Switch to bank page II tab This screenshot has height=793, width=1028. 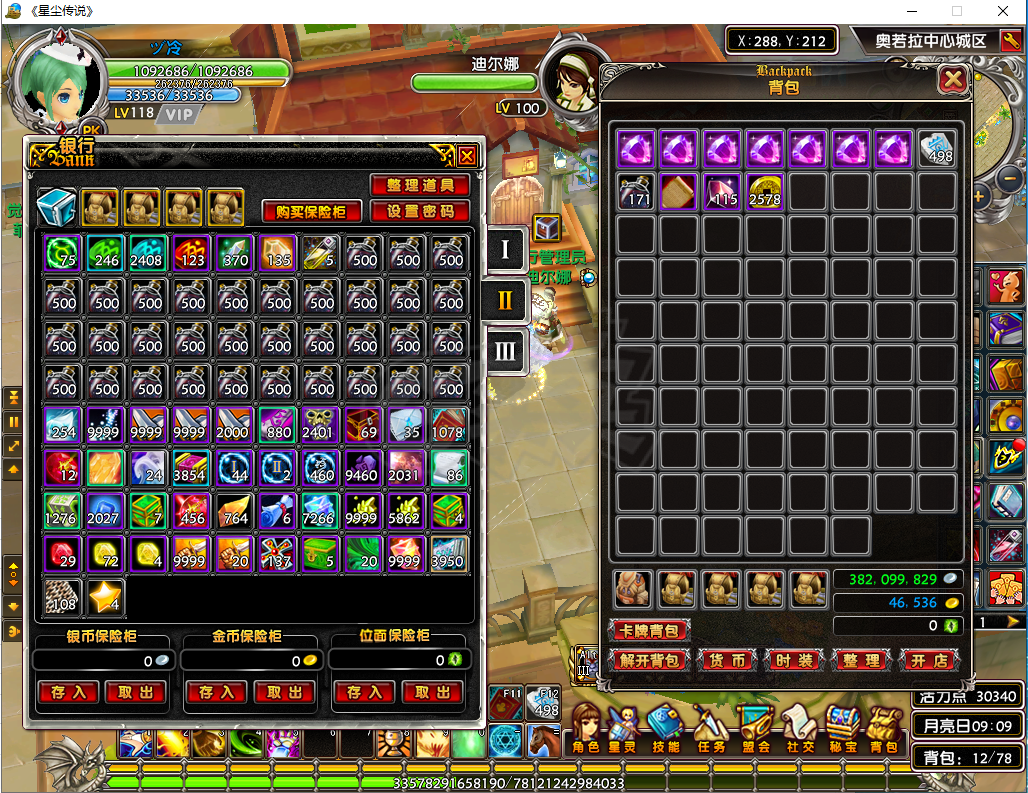(x=505, y=299)
